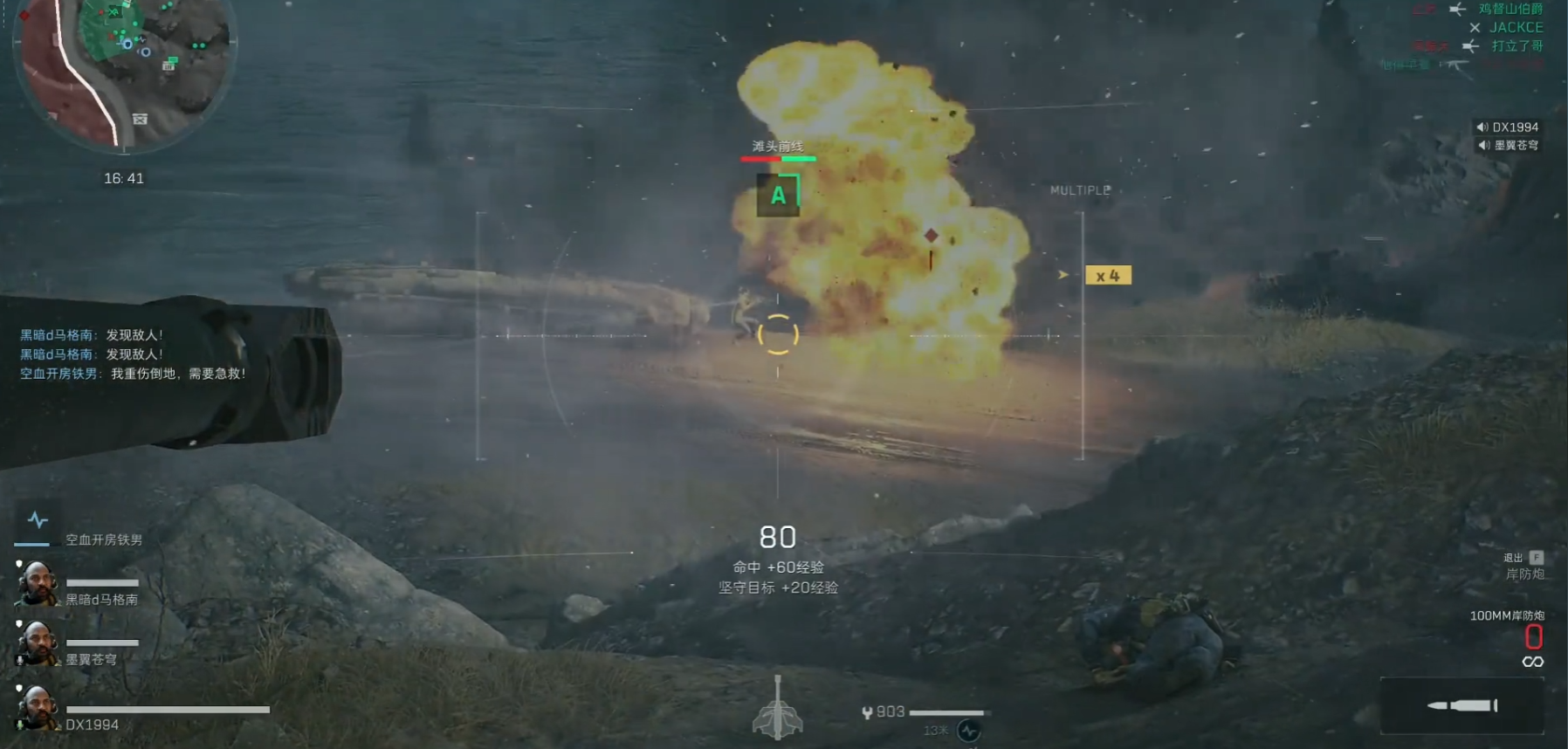Screen dimensions: 1568x749
Task: Select the downed teammate's heartbeat icon in the squad list
Action: tap(38, 521)
